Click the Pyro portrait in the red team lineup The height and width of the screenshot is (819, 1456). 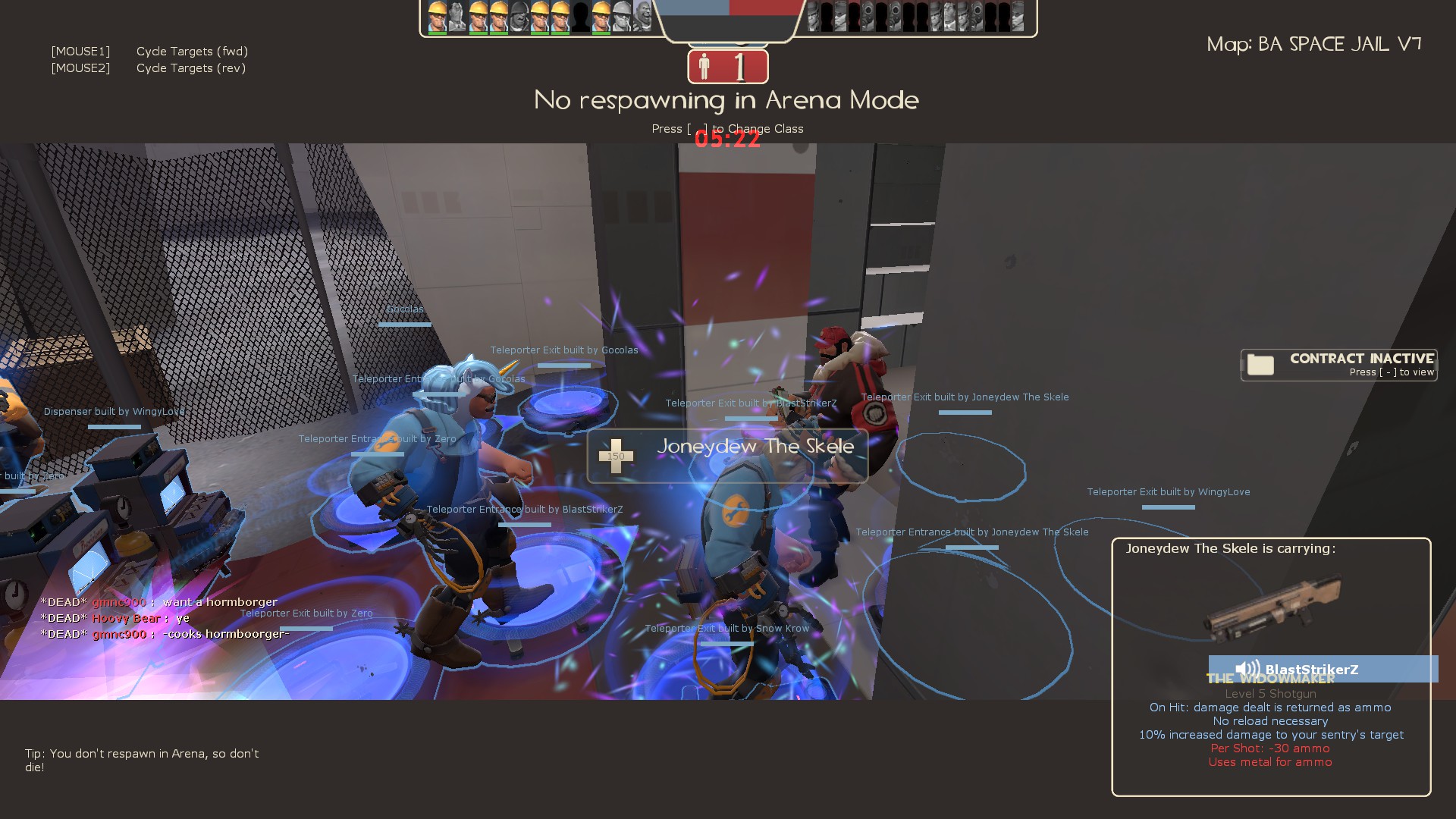[868, 15]
